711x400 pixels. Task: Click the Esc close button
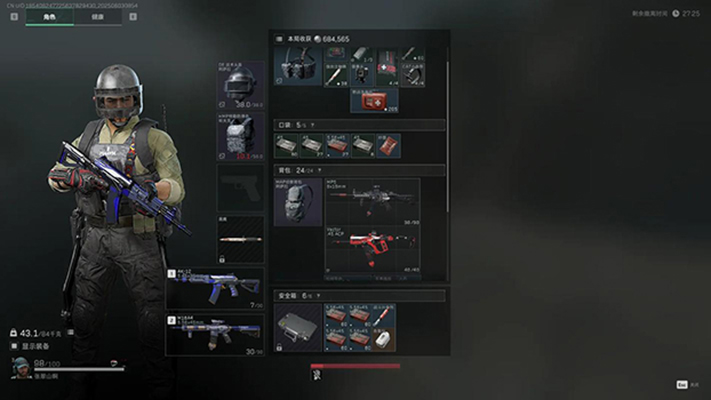(681, 384)
